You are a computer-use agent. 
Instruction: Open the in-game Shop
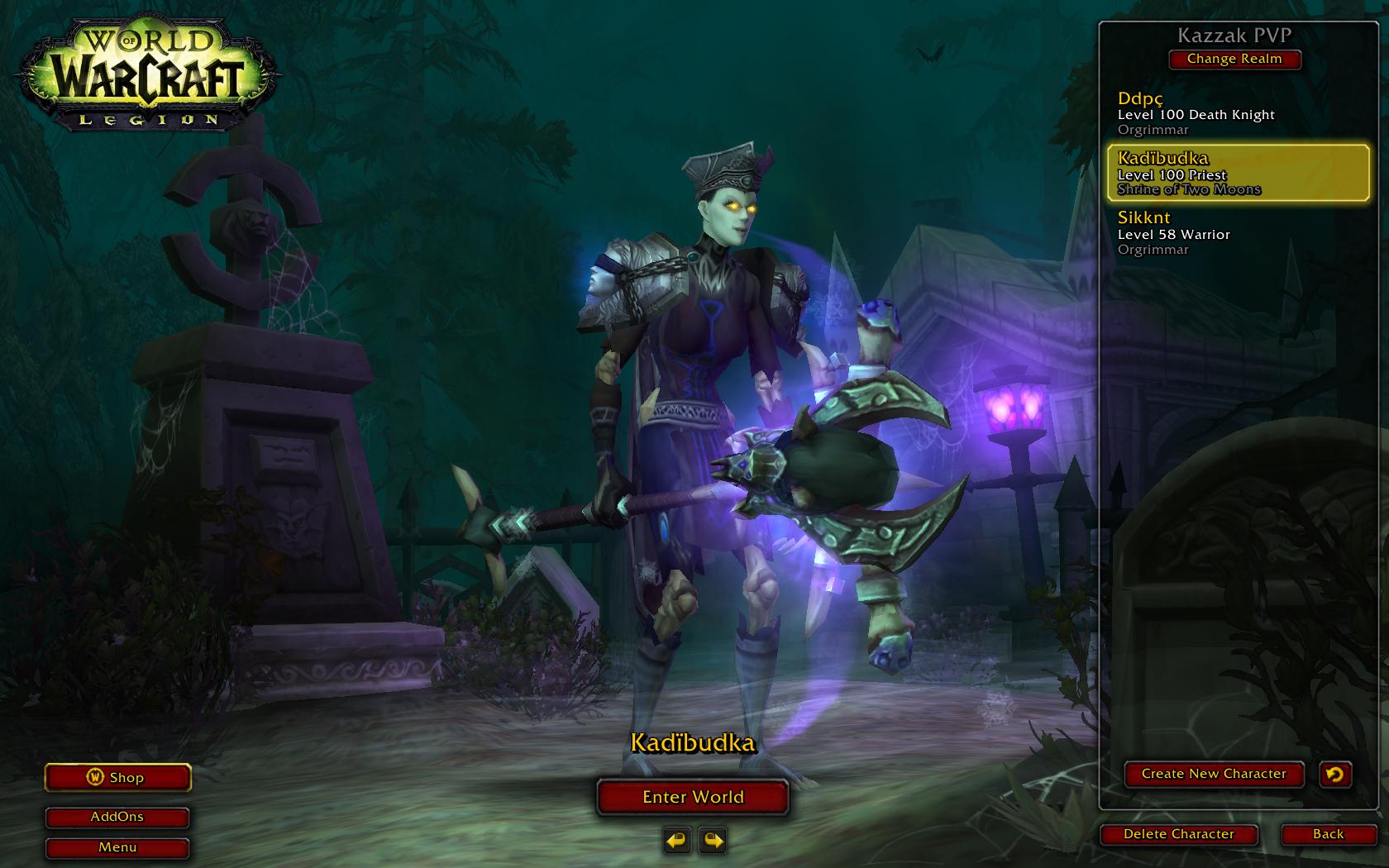click(x=117, y=777)
